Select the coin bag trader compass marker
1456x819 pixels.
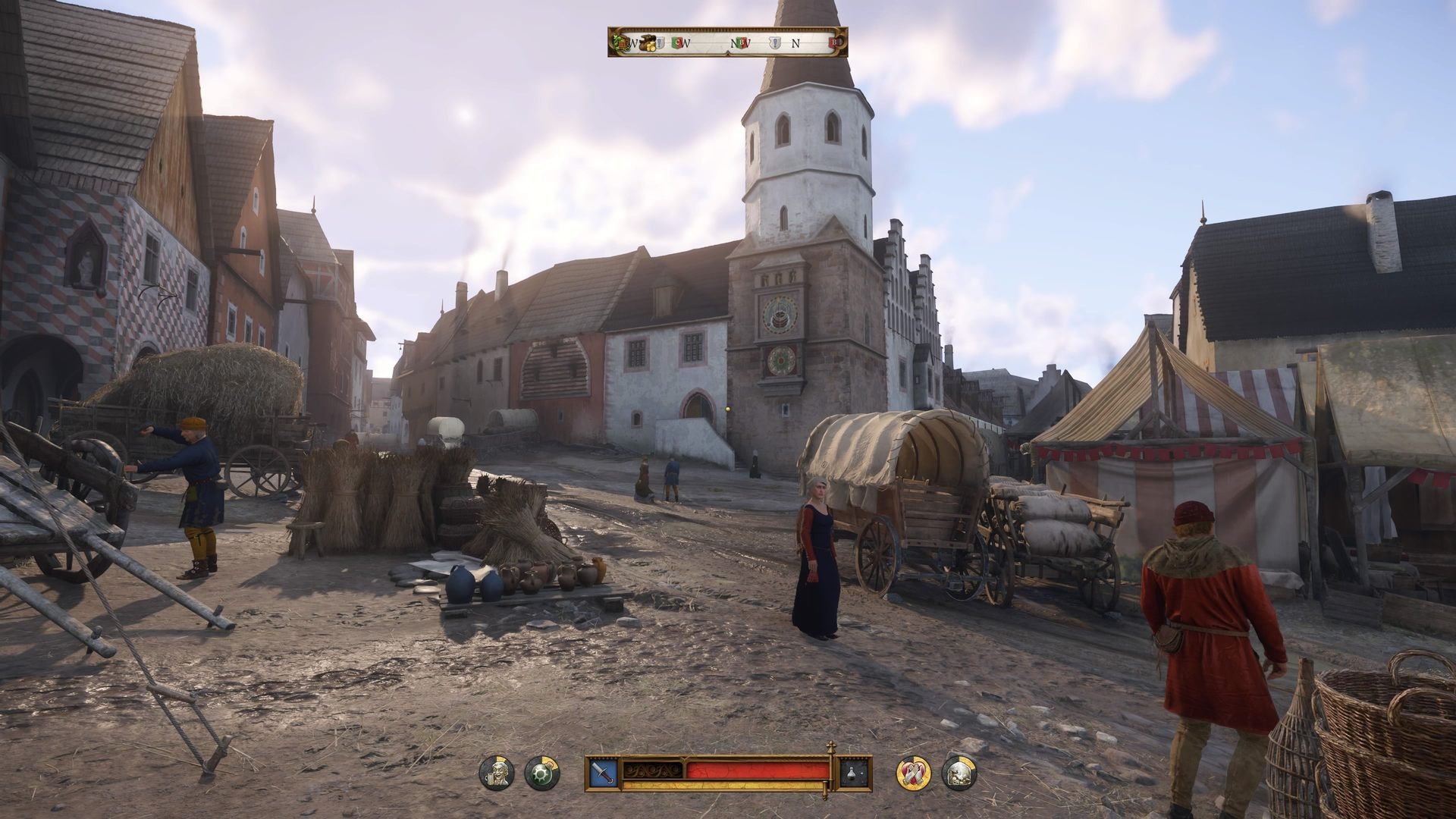pos(647,43)
